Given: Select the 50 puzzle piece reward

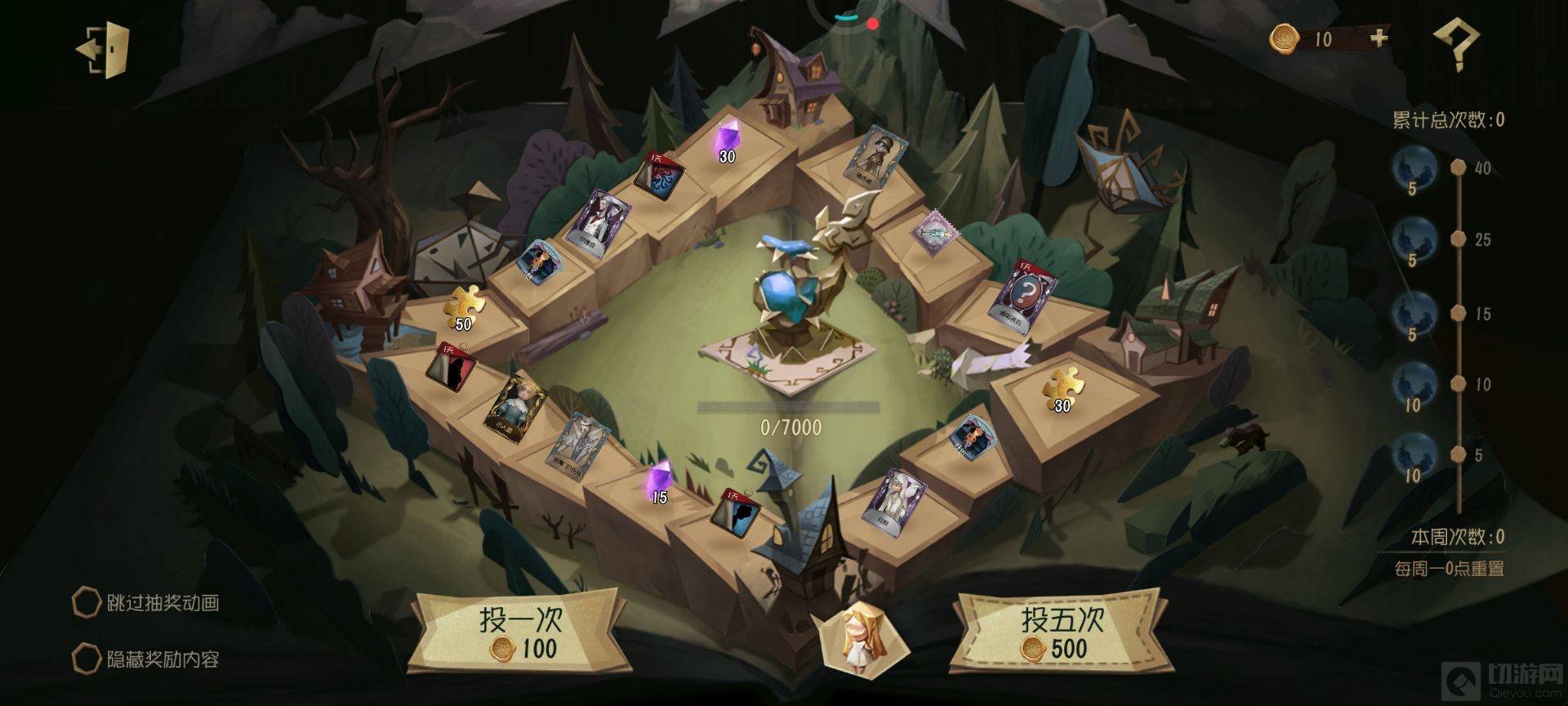Looking at the screenshot, I should pos(464,308).
